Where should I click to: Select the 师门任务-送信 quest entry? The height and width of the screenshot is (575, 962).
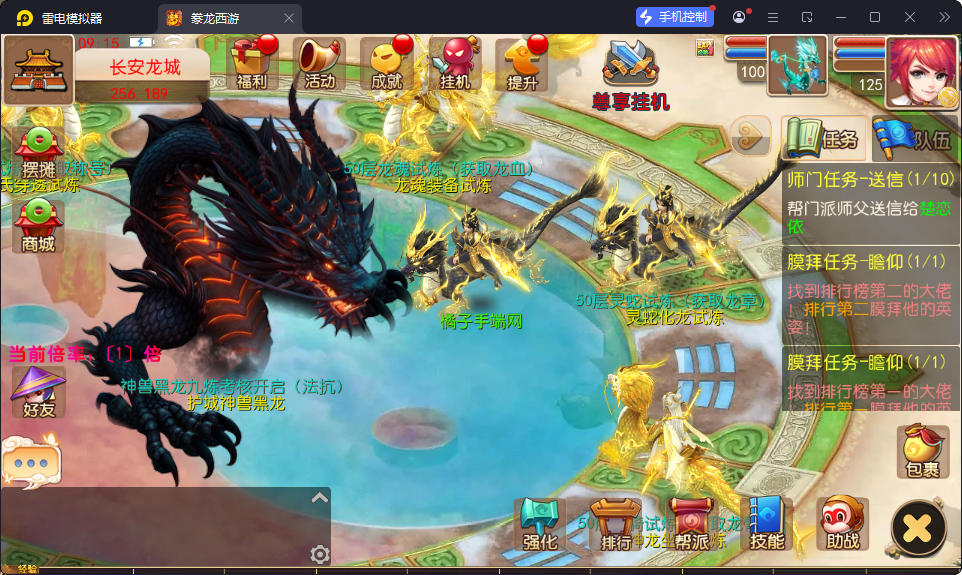click(x=870, y=203)
